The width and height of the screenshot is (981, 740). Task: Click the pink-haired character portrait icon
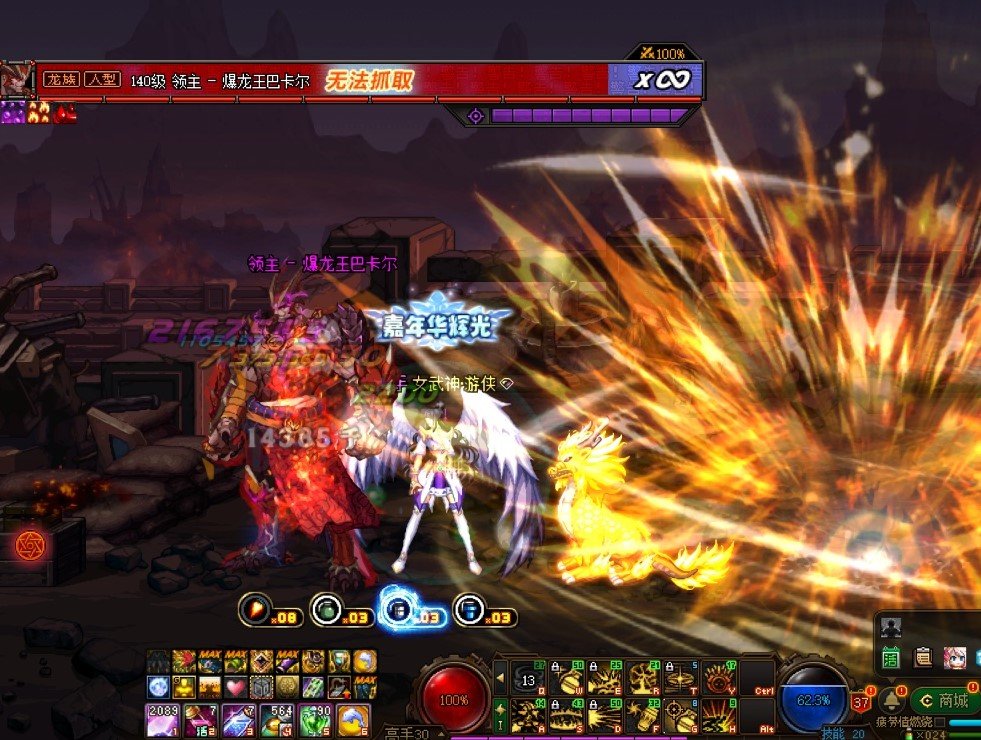tap(955, 658)
